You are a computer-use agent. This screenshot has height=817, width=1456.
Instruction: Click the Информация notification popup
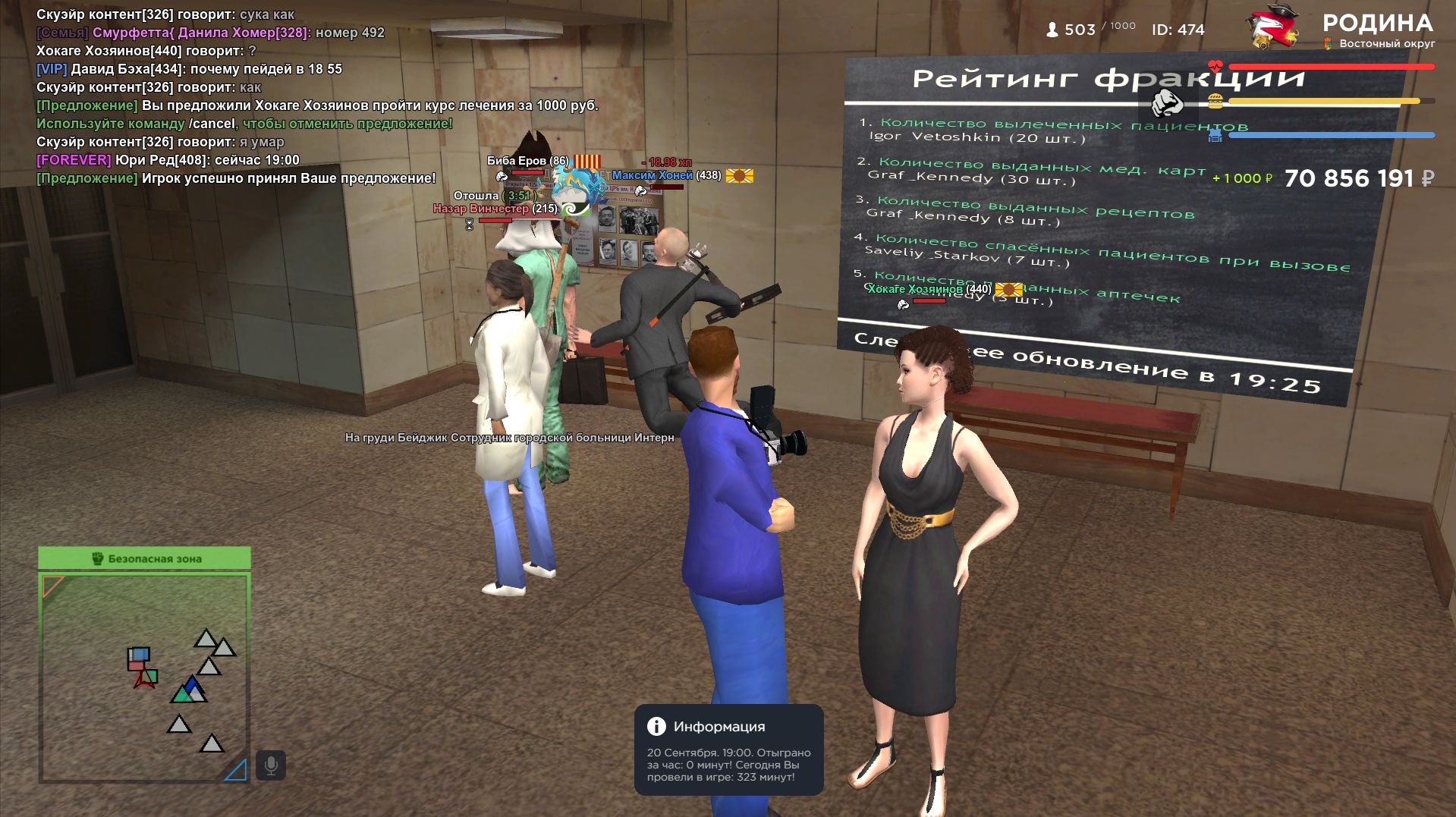point(728,749)
